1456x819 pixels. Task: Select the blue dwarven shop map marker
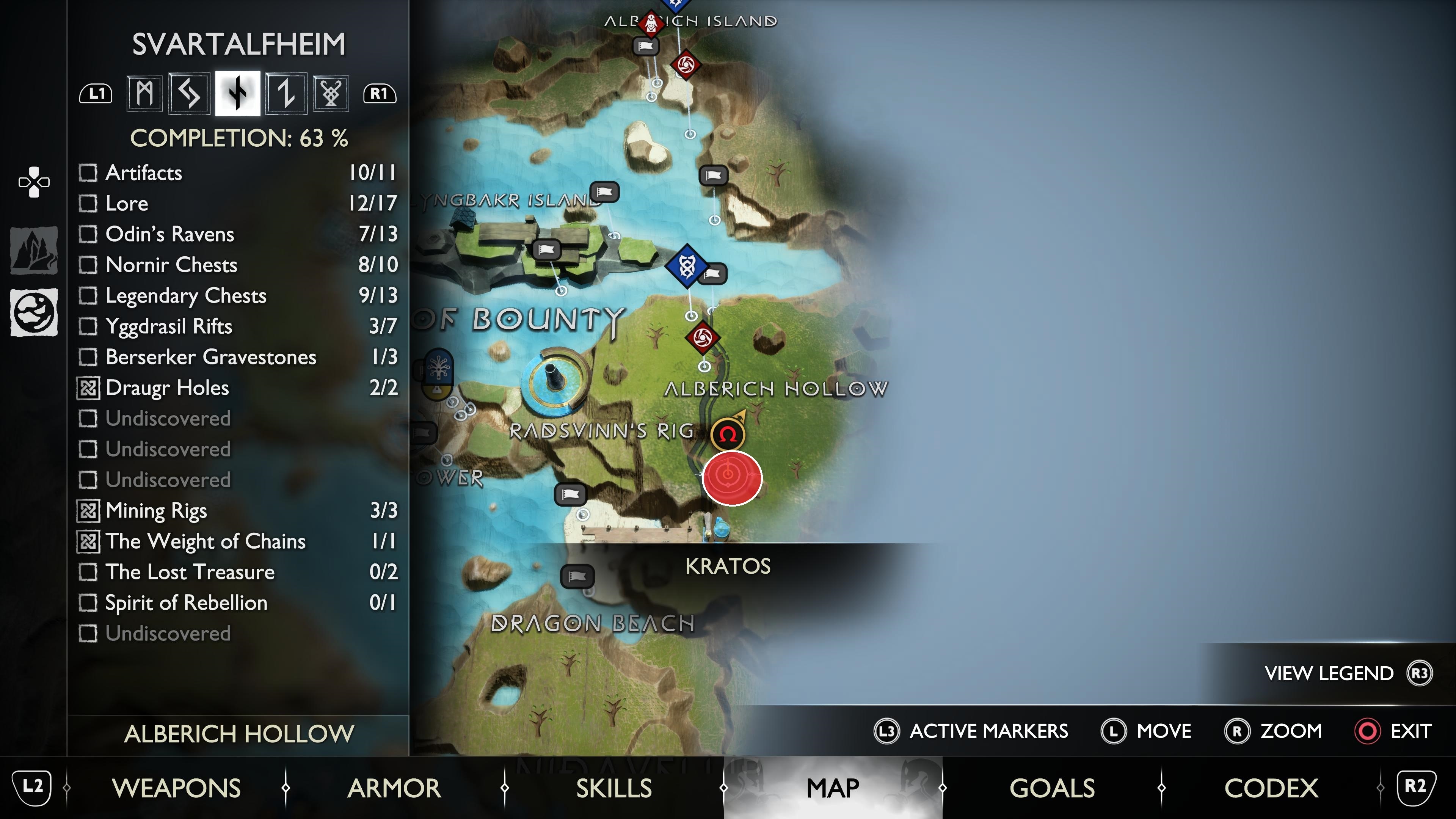click(x=687, y=266)
